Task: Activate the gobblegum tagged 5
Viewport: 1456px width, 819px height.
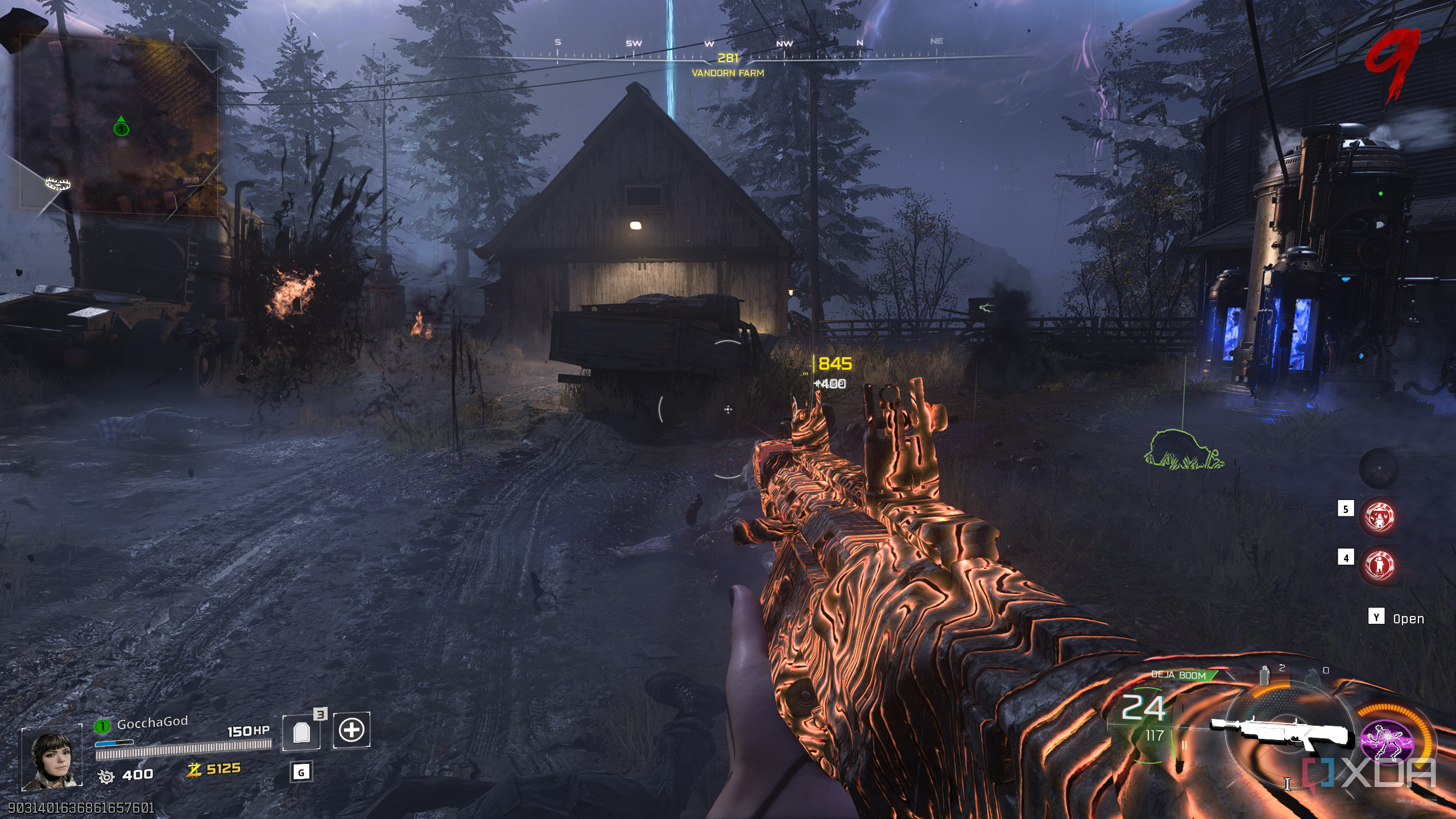Action: 1379,516
